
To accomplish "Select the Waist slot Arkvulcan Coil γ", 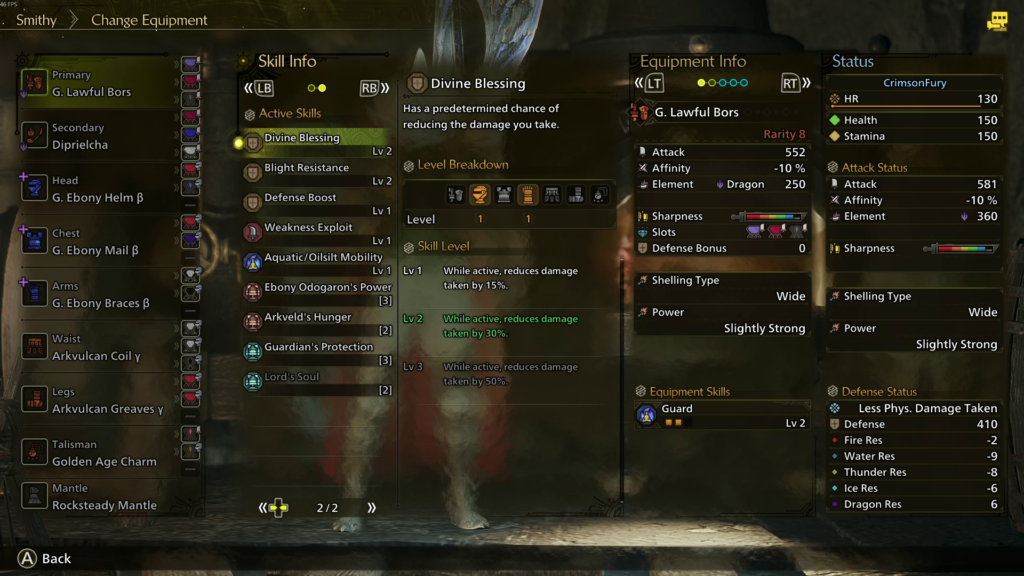I will [100, 348].
